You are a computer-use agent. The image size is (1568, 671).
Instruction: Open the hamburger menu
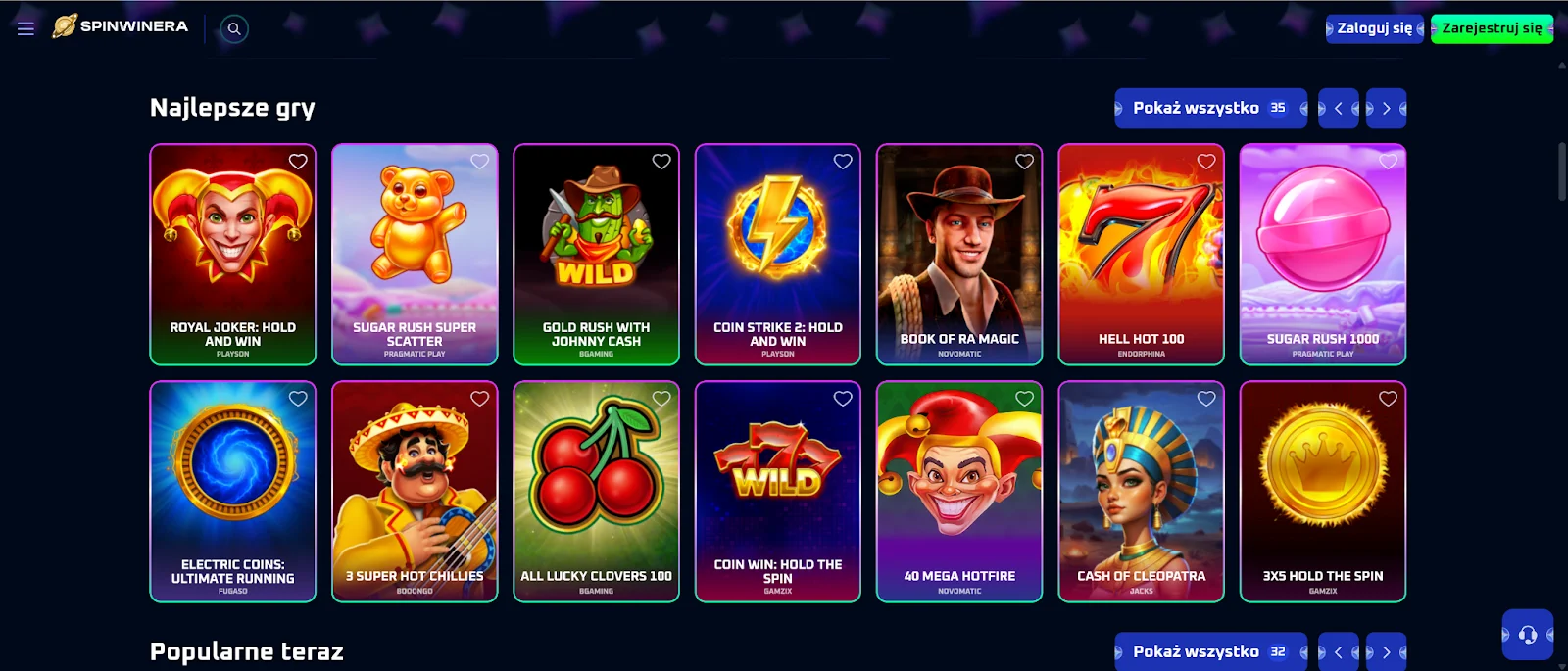point(25,28)
